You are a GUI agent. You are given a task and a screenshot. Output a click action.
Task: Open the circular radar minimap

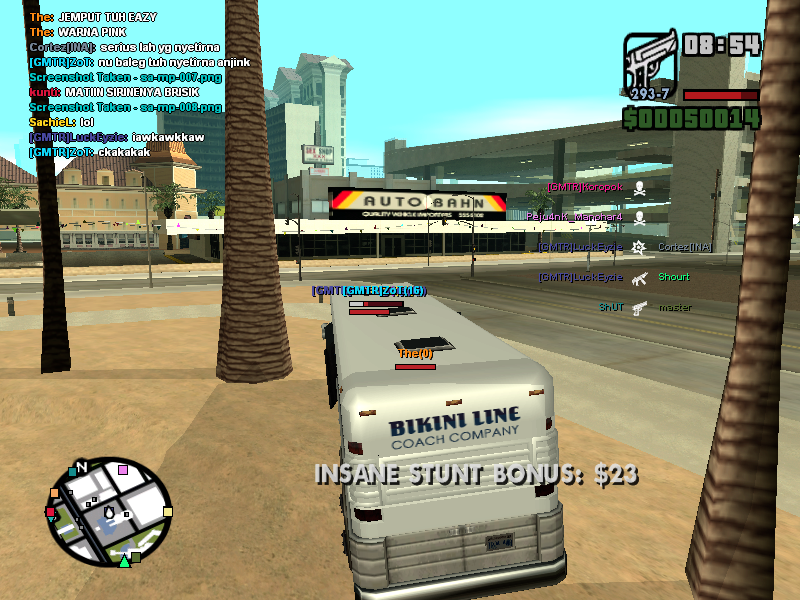(110, 510)
